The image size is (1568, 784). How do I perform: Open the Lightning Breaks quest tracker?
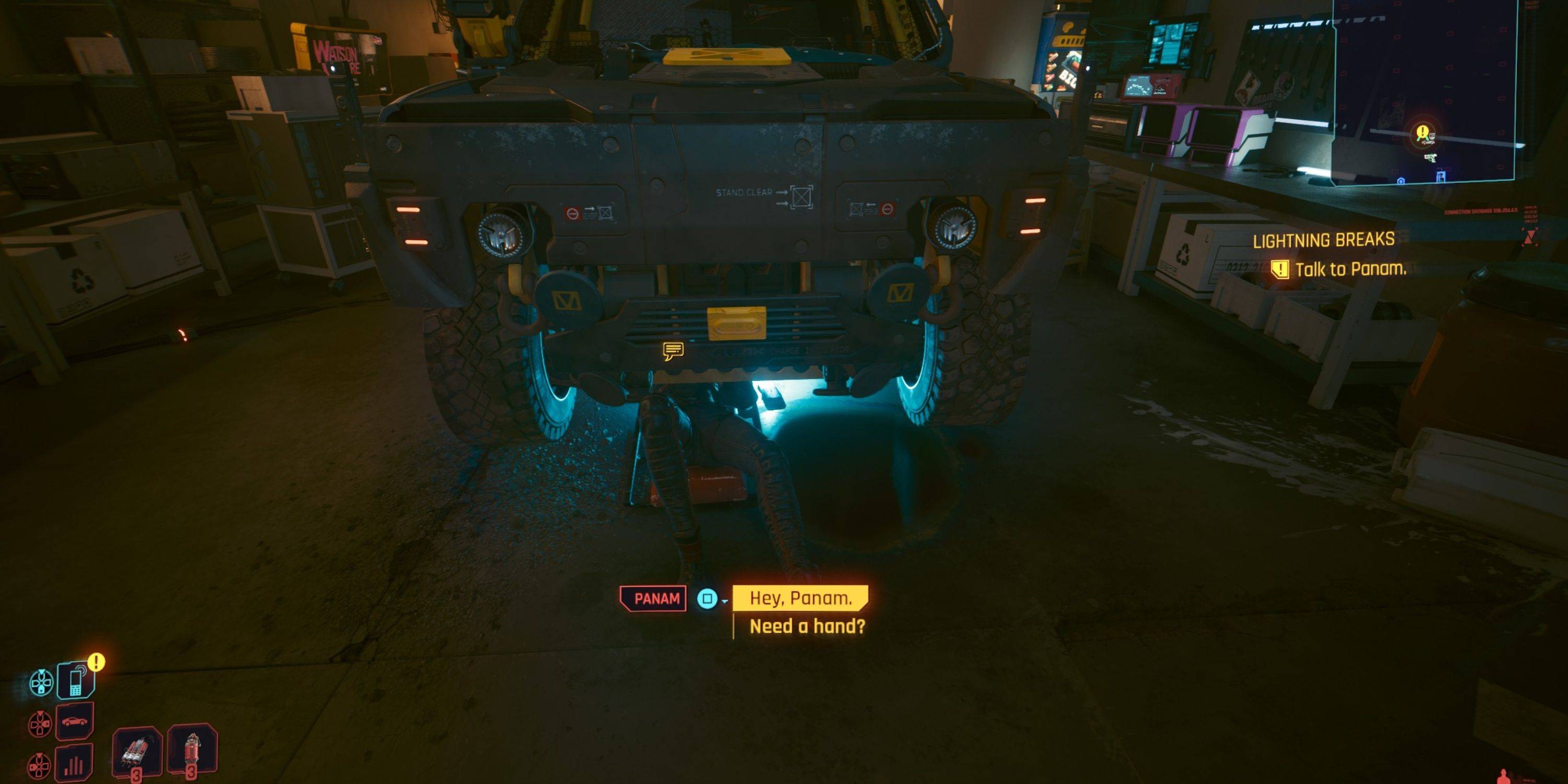point(1323,240)
